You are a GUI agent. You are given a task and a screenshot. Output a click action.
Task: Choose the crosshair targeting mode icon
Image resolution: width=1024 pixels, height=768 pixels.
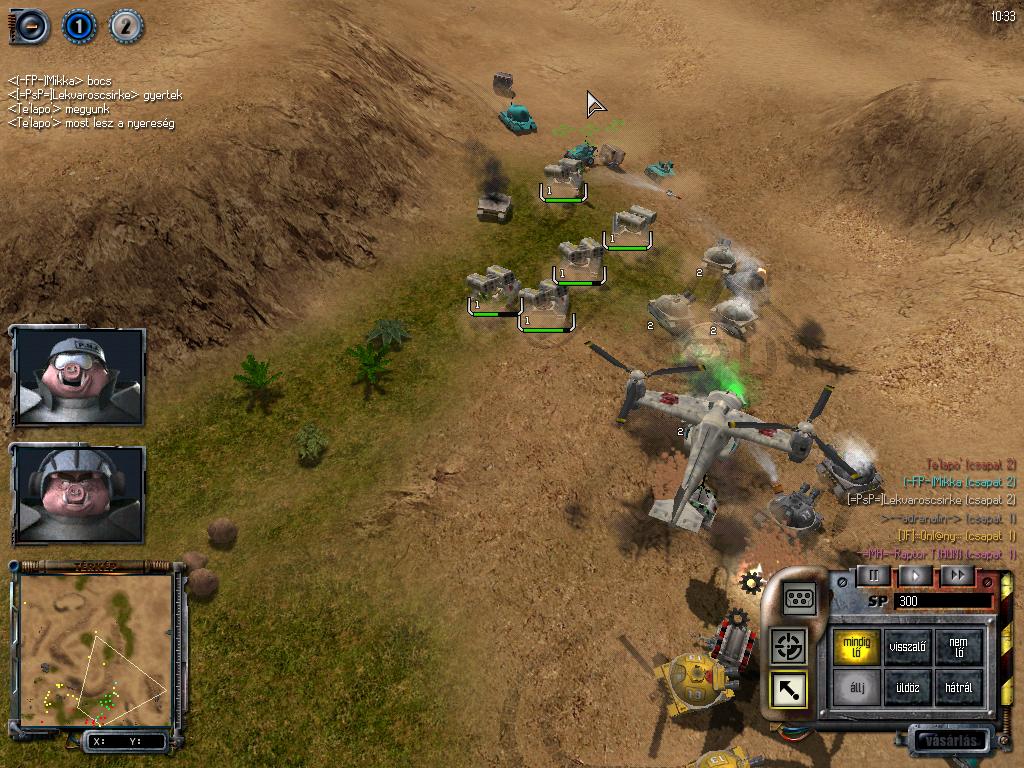789,646
